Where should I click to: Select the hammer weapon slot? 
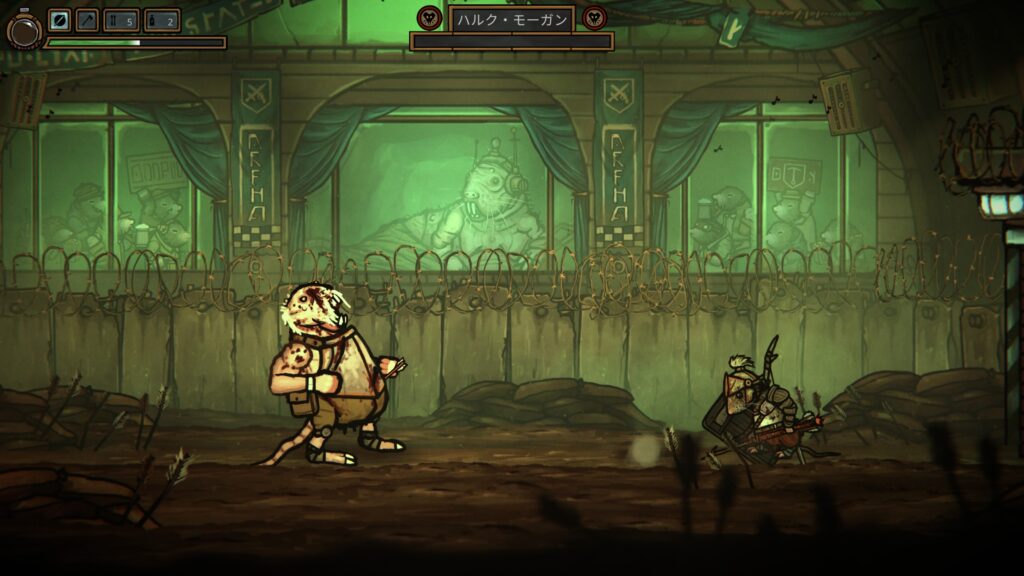tap(87, 20)
